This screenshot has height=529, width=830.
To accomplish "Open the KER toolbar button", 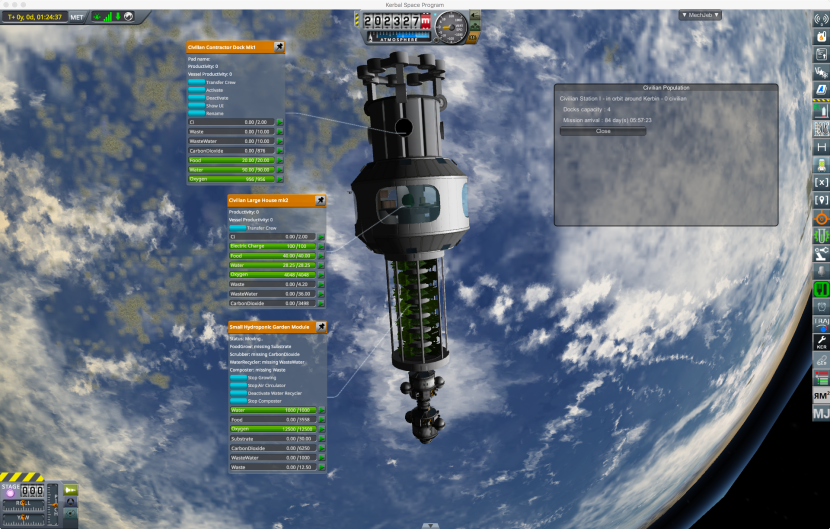I will tap(821, 341).
